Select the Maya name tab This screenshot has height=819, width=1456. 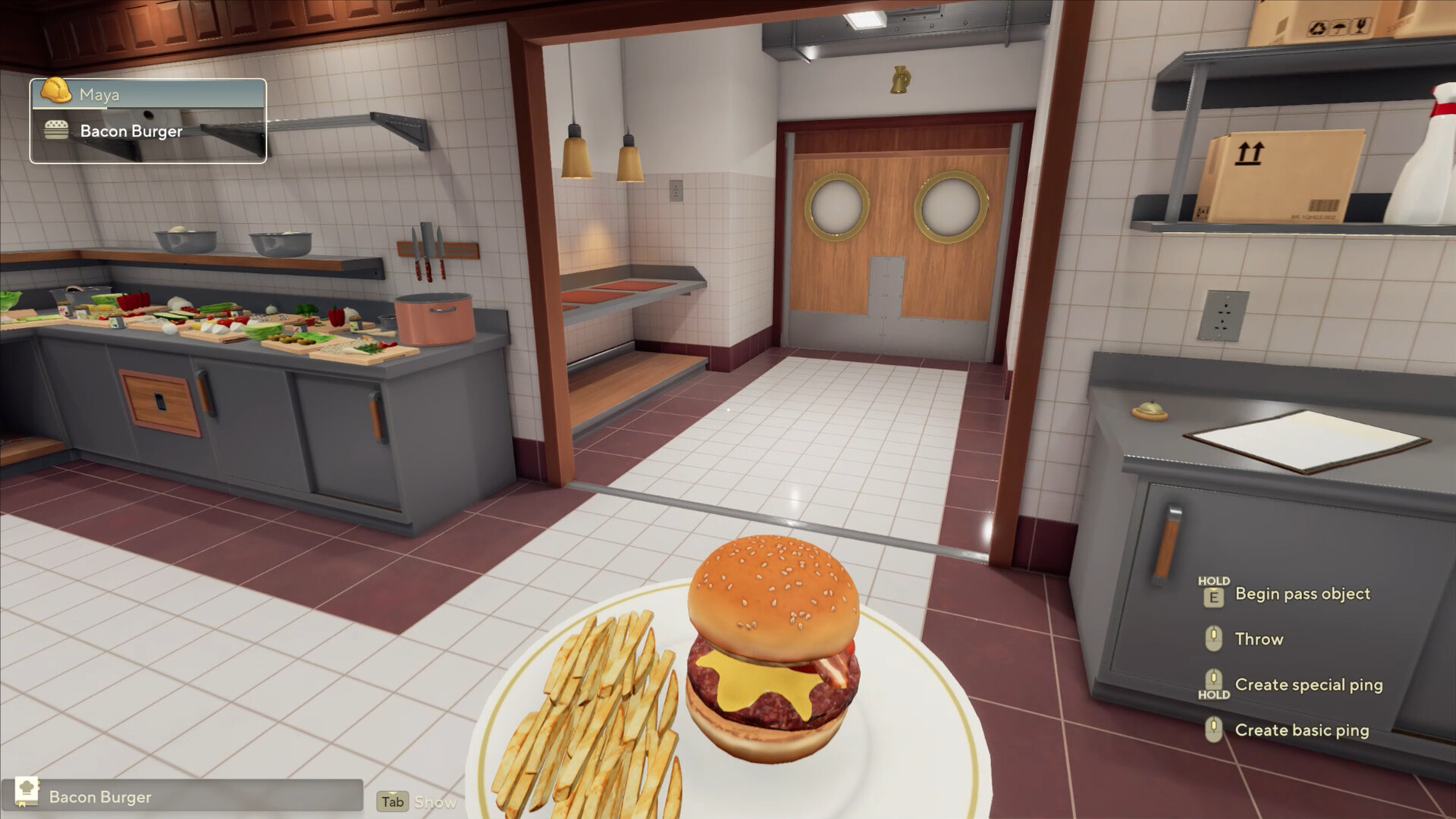click(99, 94)
